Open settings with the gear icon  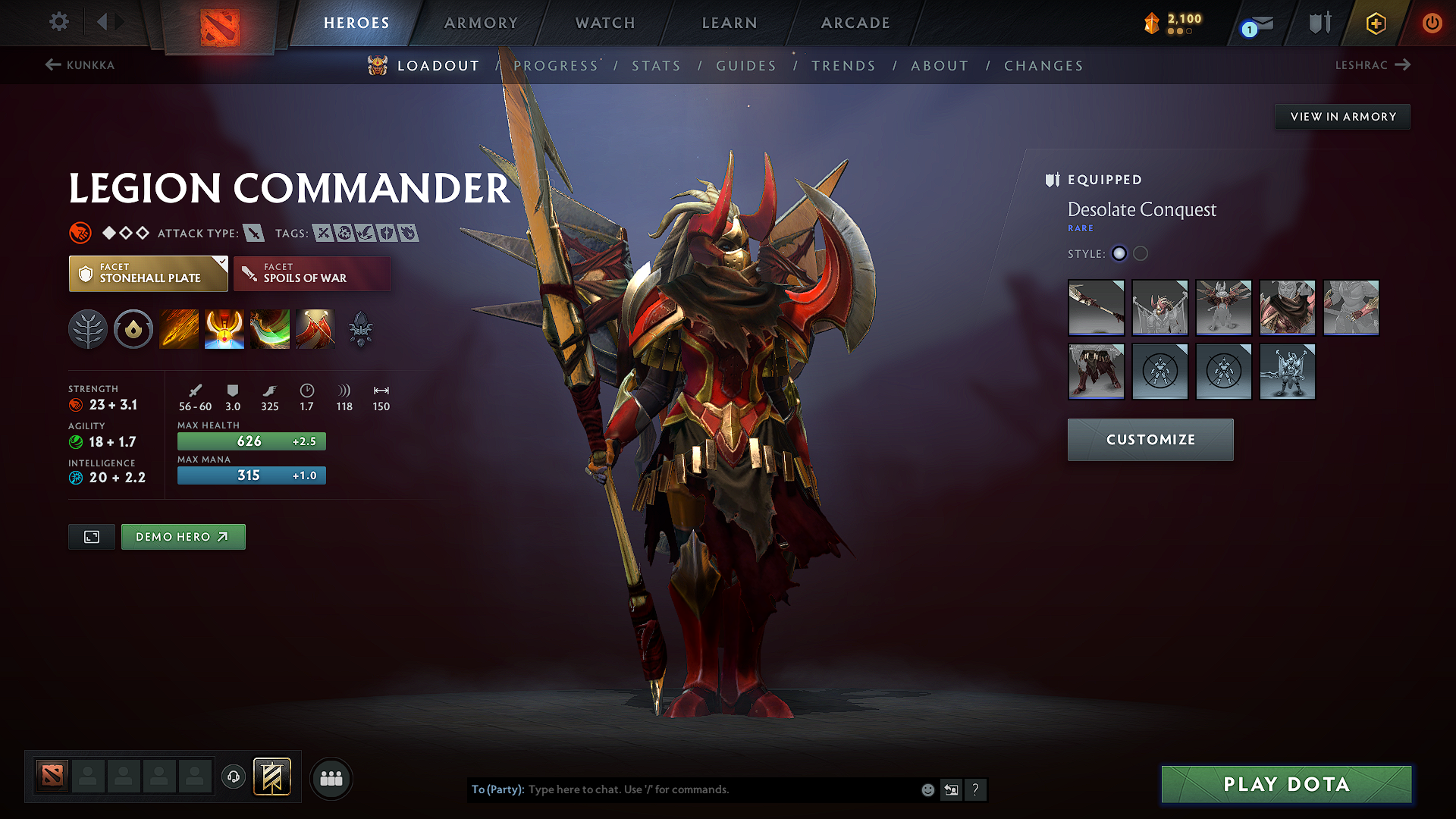(58, 22)
